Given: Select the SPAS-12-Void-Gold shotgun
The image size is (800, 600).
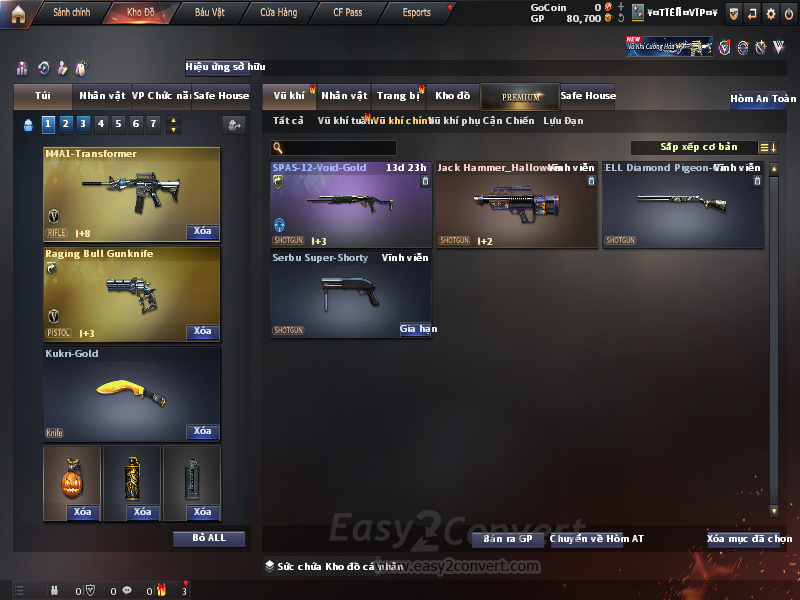Looking at the screenshot, I should (x=350, y=205).
